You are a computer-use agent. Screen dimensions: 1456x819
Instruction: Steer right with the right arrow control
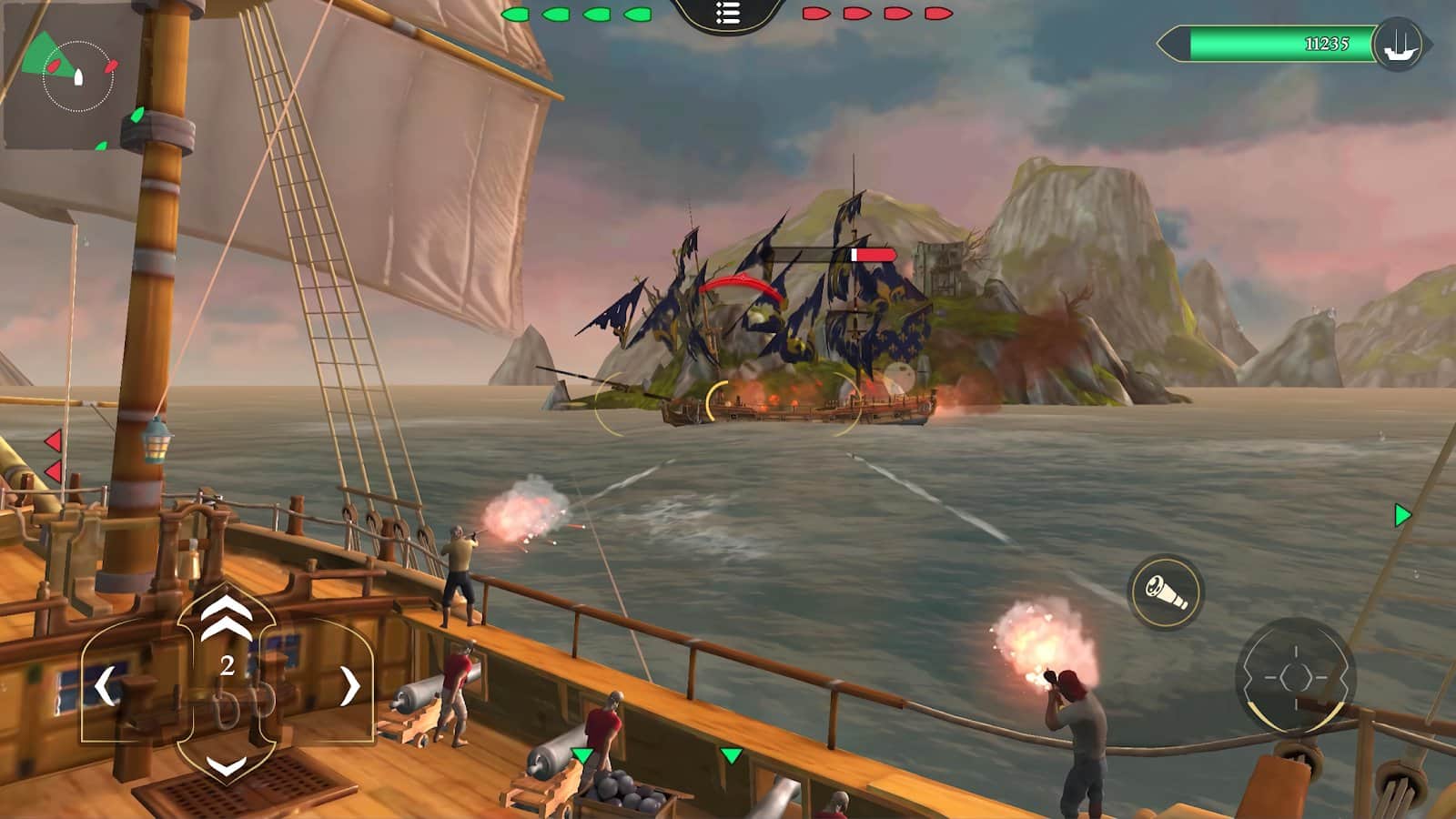coord(349,686)
